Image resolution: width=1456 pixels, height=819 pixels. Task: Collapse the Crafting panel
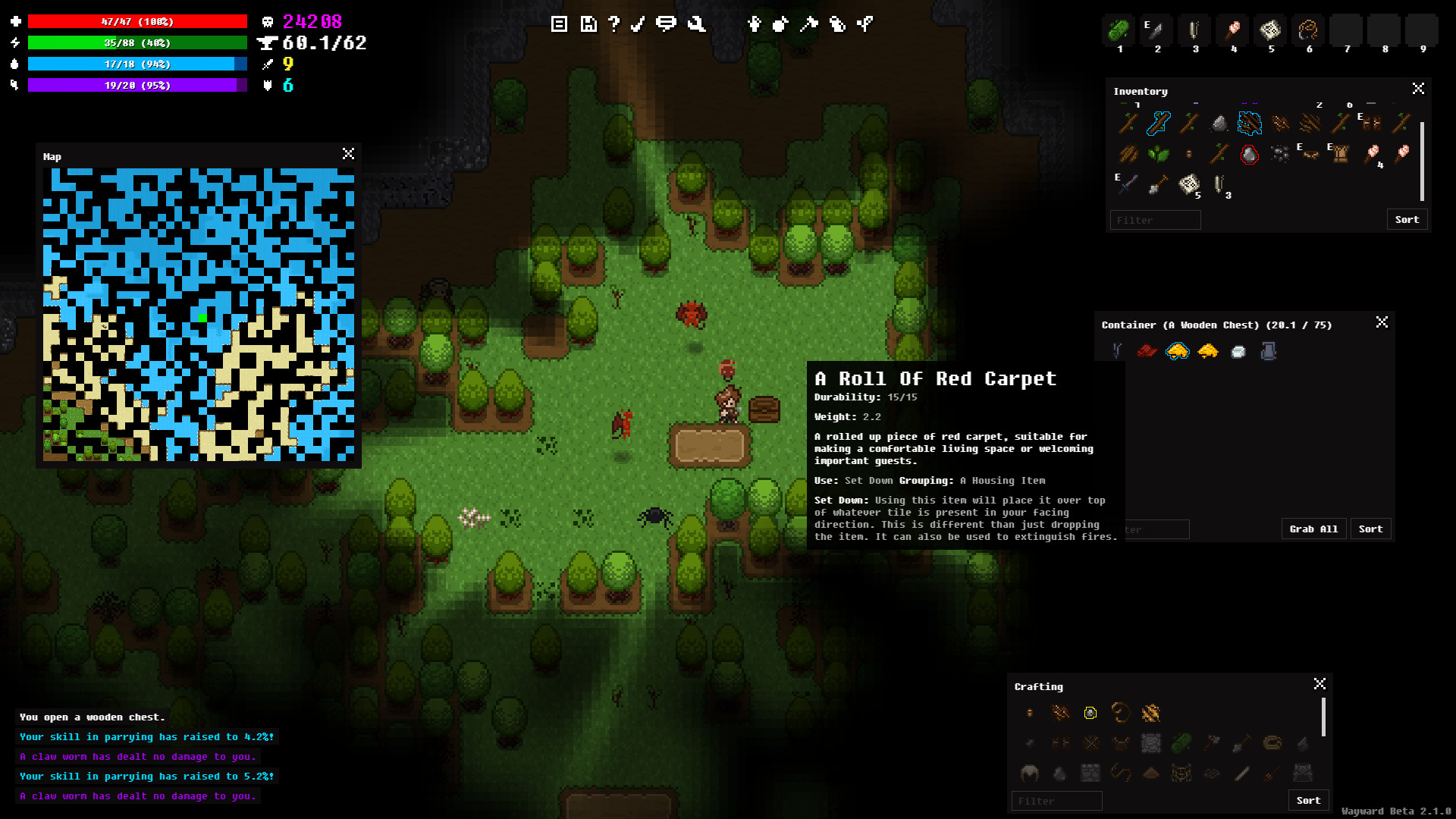click(x=1319, y=683)
